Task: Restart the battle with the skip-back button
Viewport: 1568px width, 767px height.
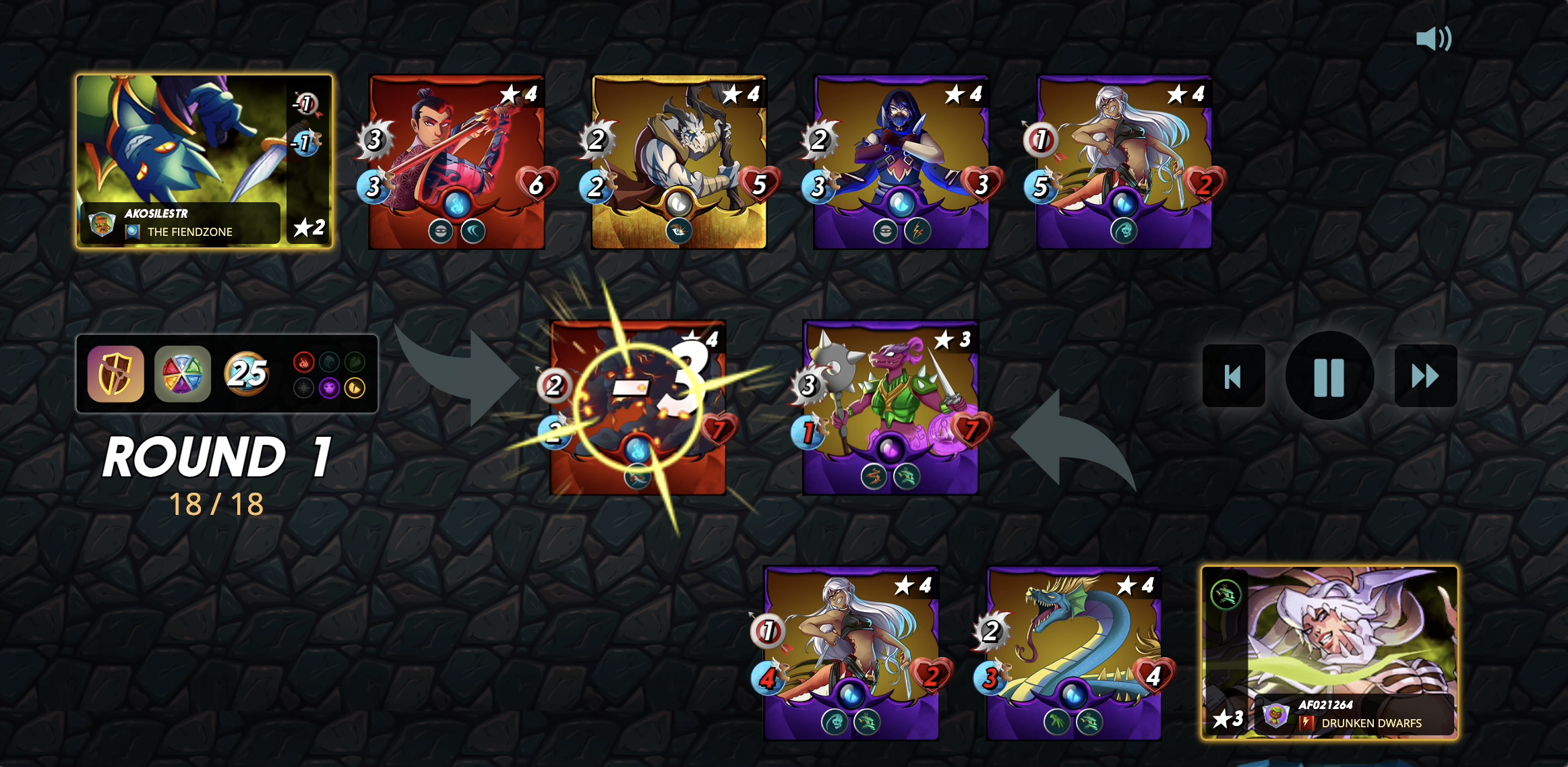Action: point(1233,375)
